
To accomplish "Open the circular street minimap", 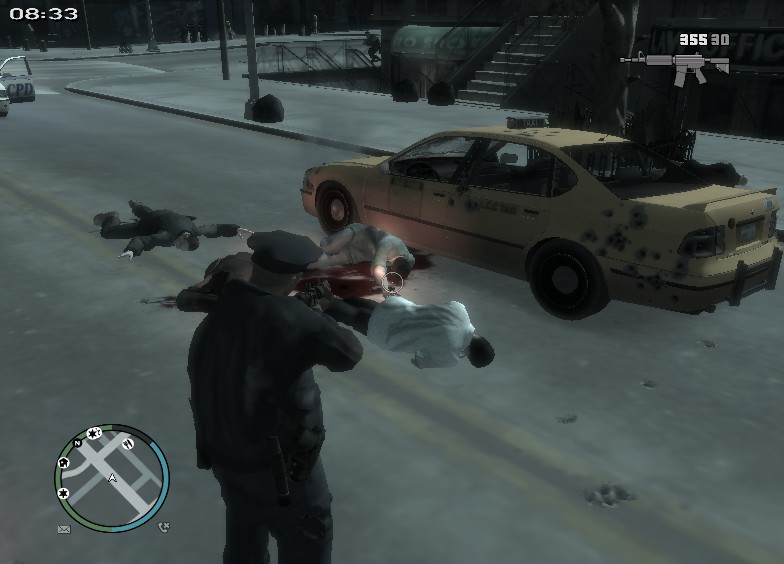I will (x=111, y=477).
